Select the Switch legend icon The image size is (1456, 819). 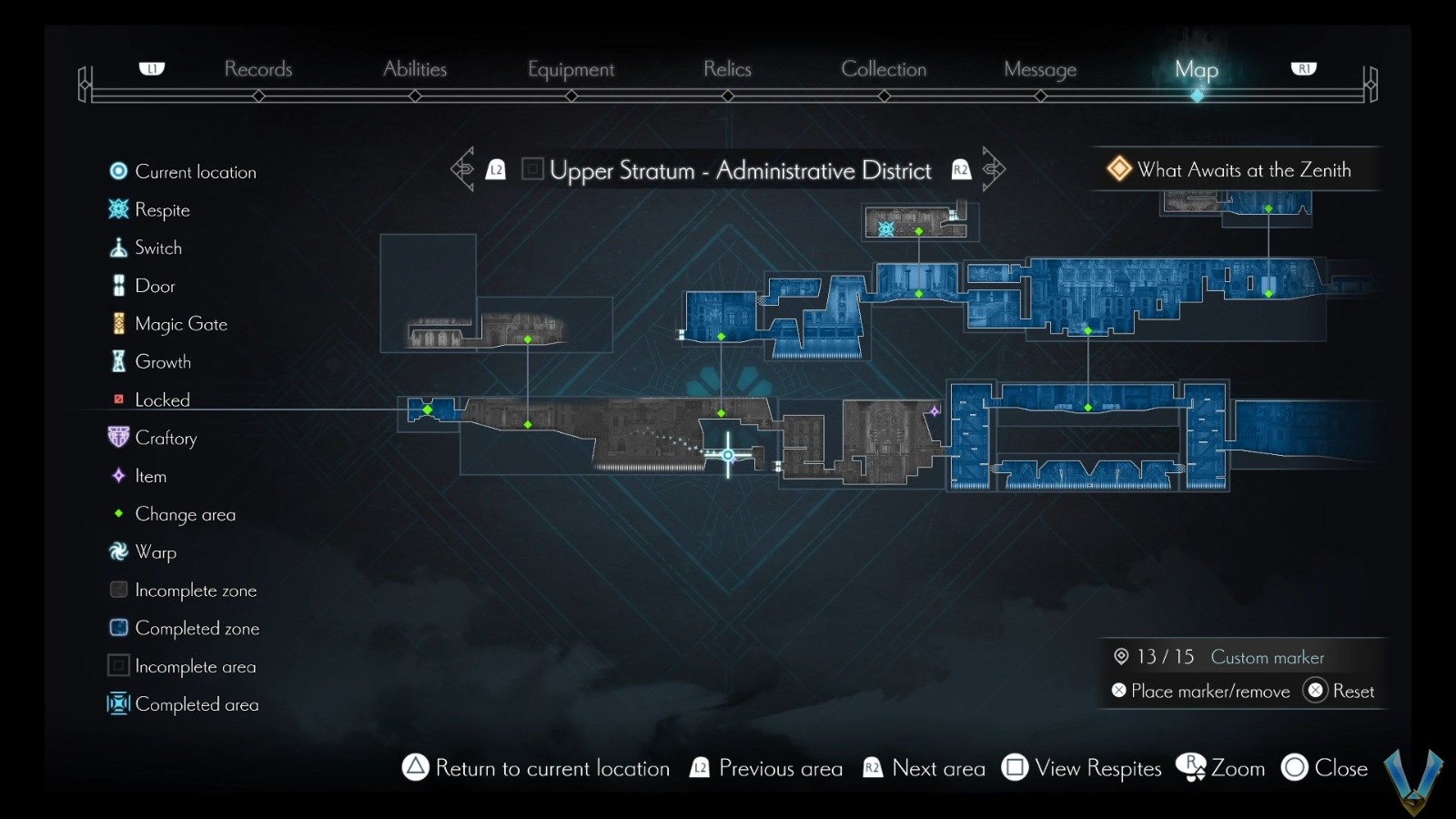click(x=117, y=247)
